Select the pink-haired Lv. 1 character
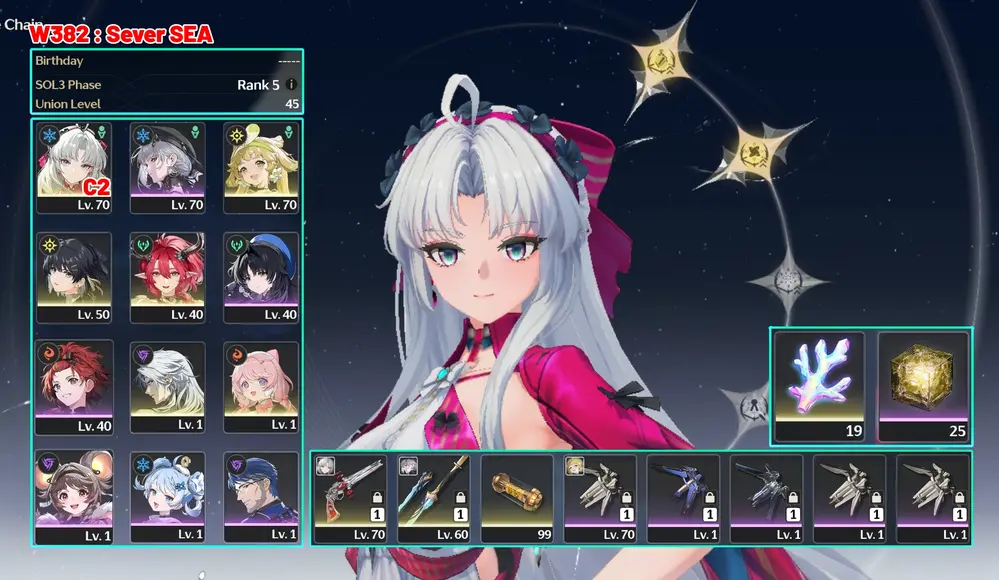 tap(260, 387)
